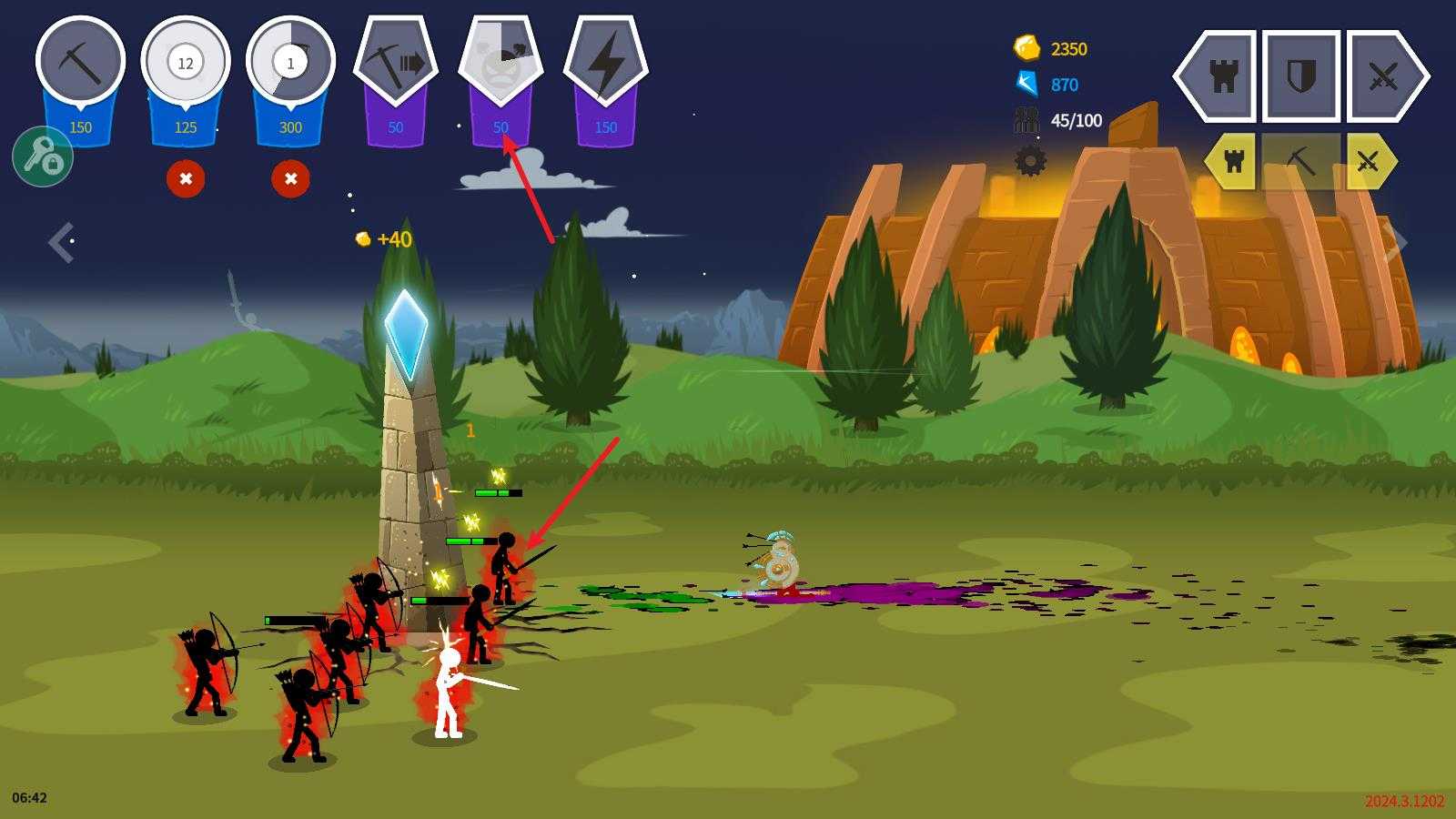Activate the angry face rage ability
1456x819 pixels.
click(x=500, y=64)
